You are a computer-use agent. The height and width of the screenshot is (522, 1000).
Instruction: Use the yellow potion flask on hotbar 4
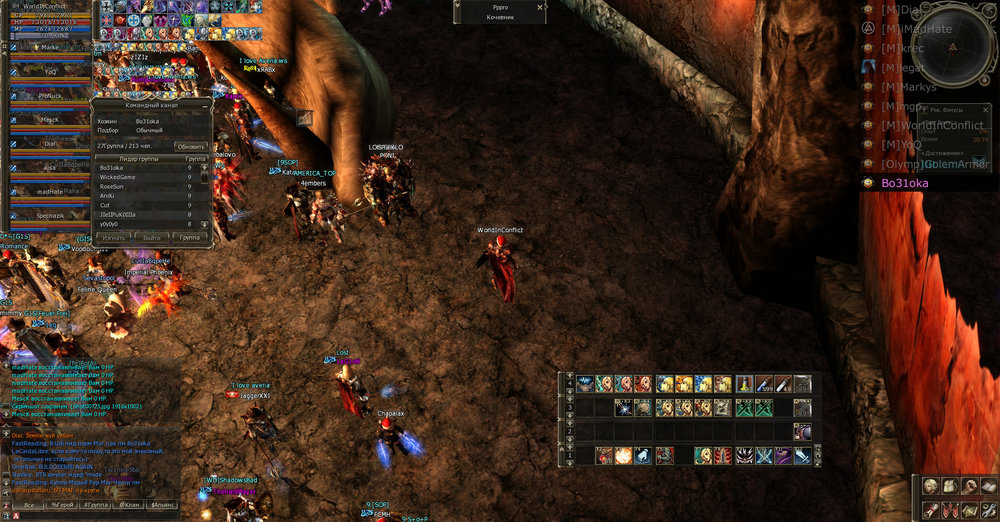tap(744, 383)
